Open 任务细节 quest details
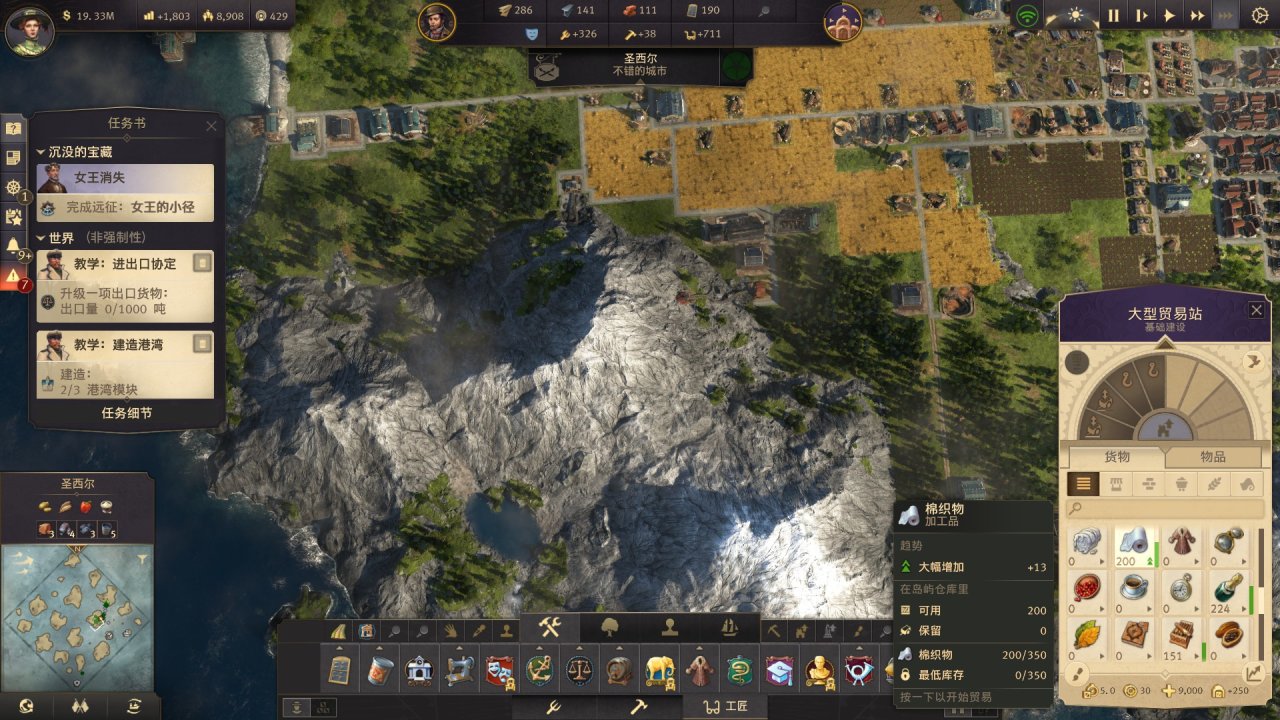This screenshot has width=1280, height=720. (x=127, y=413)
